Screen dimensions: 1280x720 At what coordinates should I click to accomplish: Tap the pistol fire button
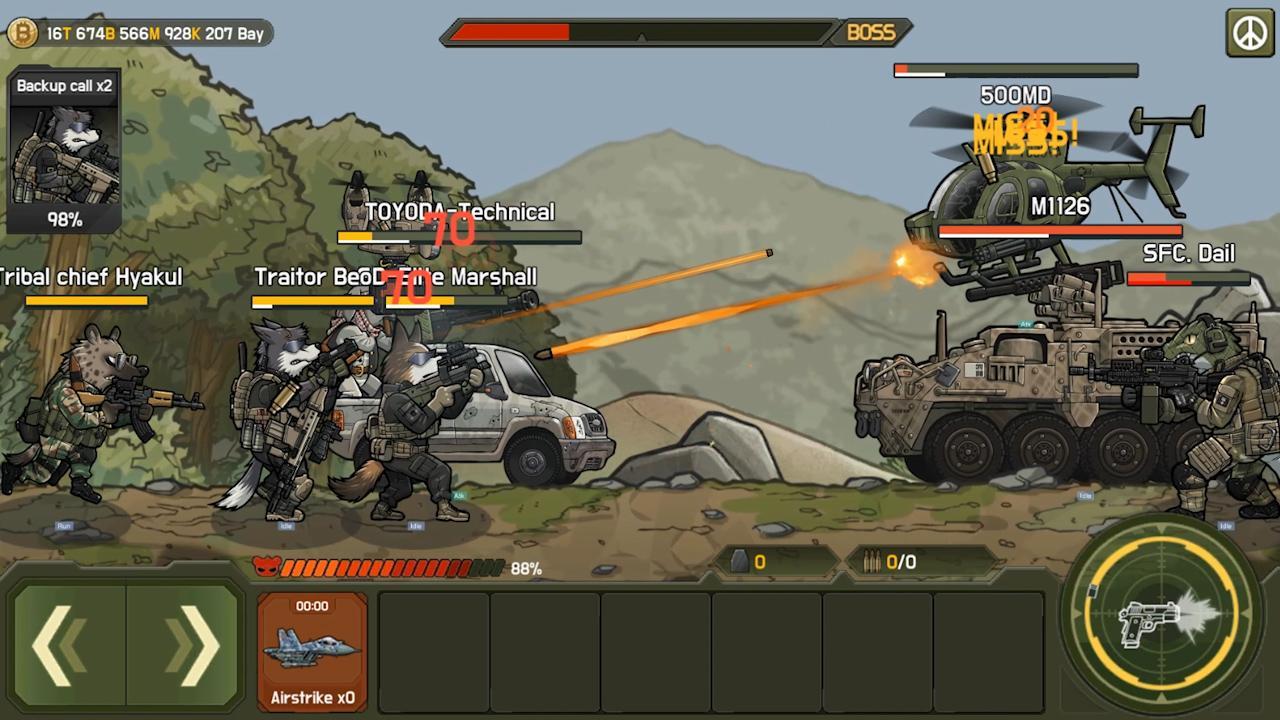click(x=1160, y=615)
